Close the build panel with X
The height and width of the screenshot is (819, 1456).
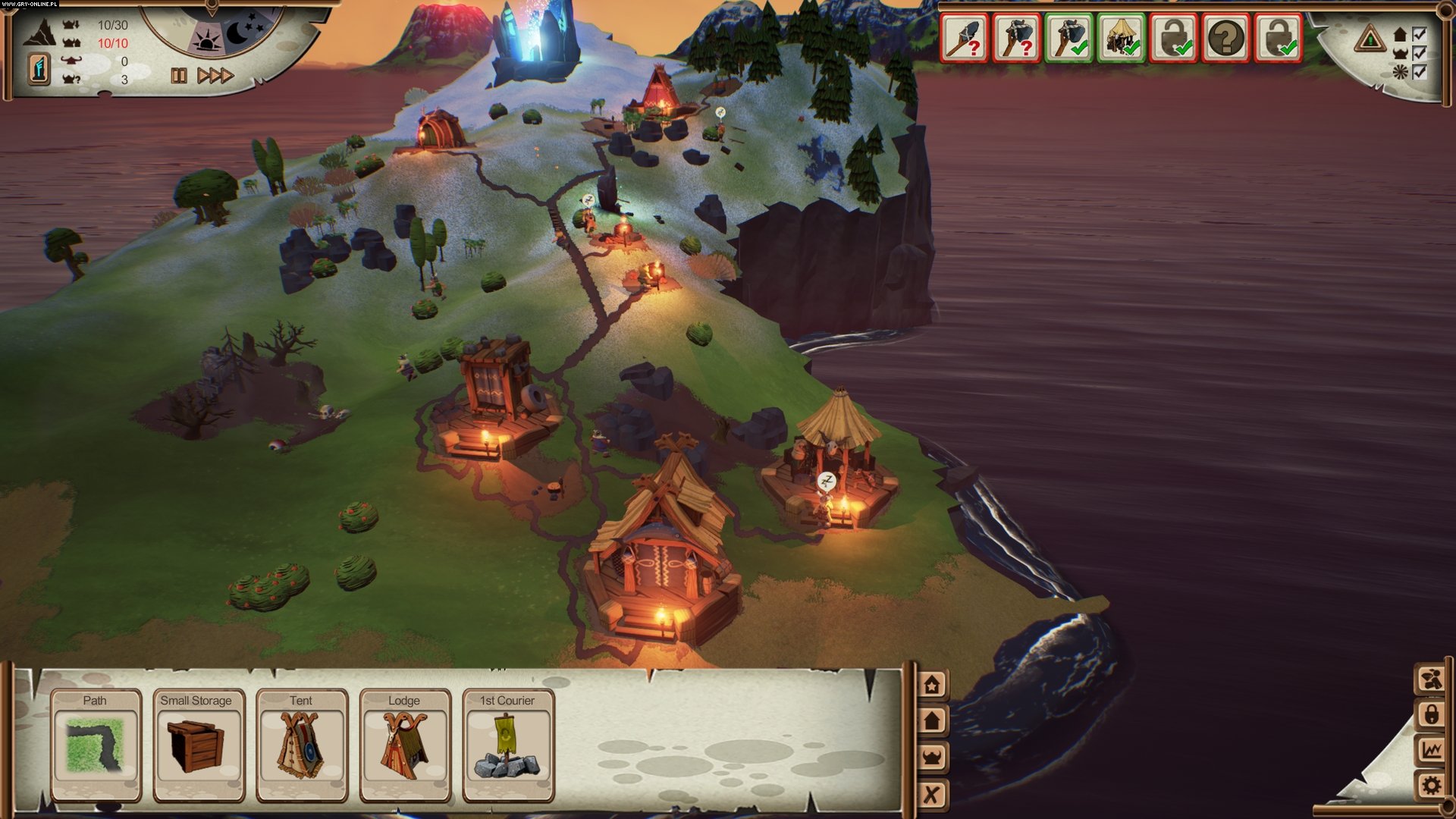932,794
